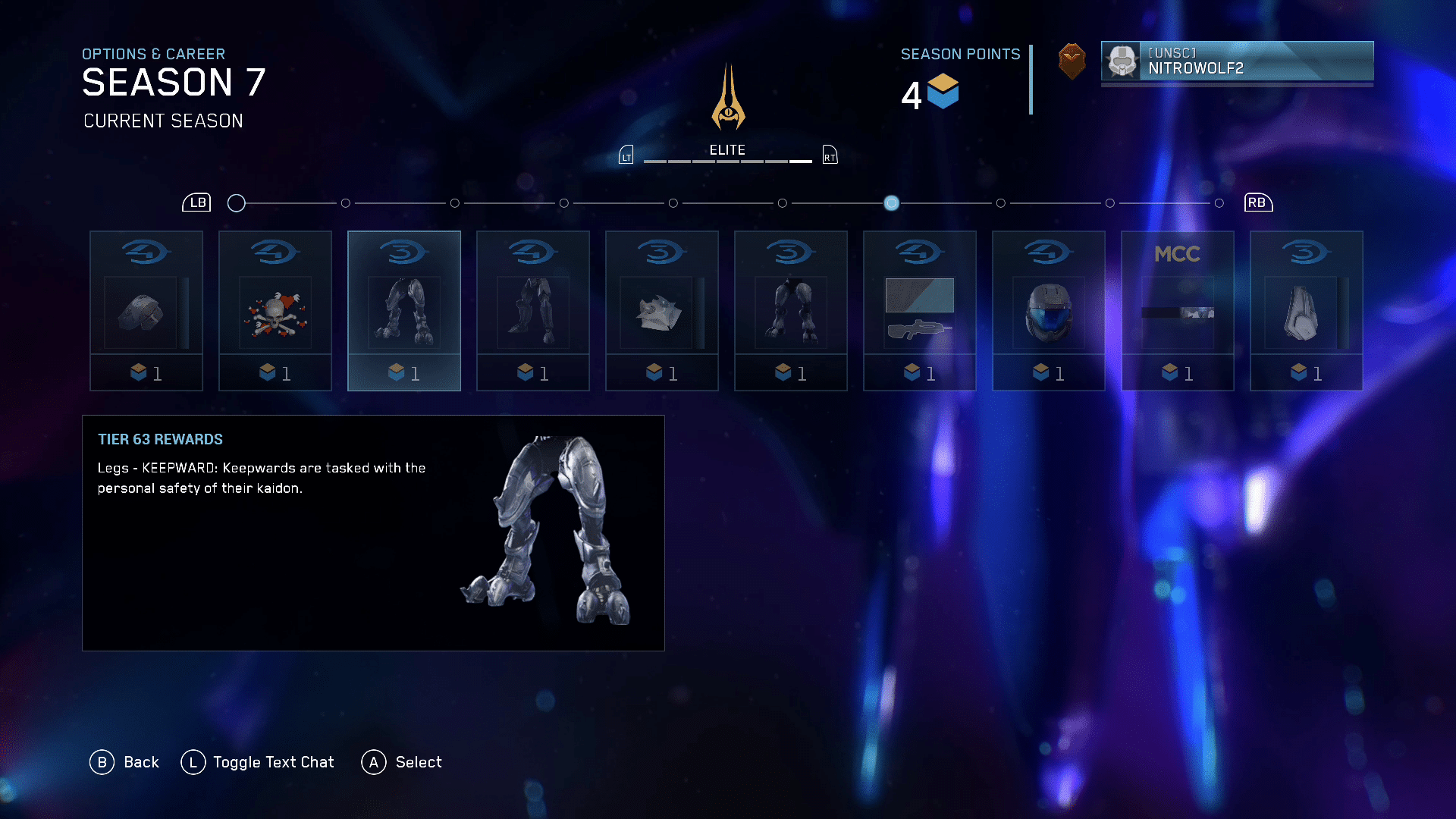
Task: Open the NITROWOLF2 player nameplate
Action: pyautogui.click(x=1237, y=61)
